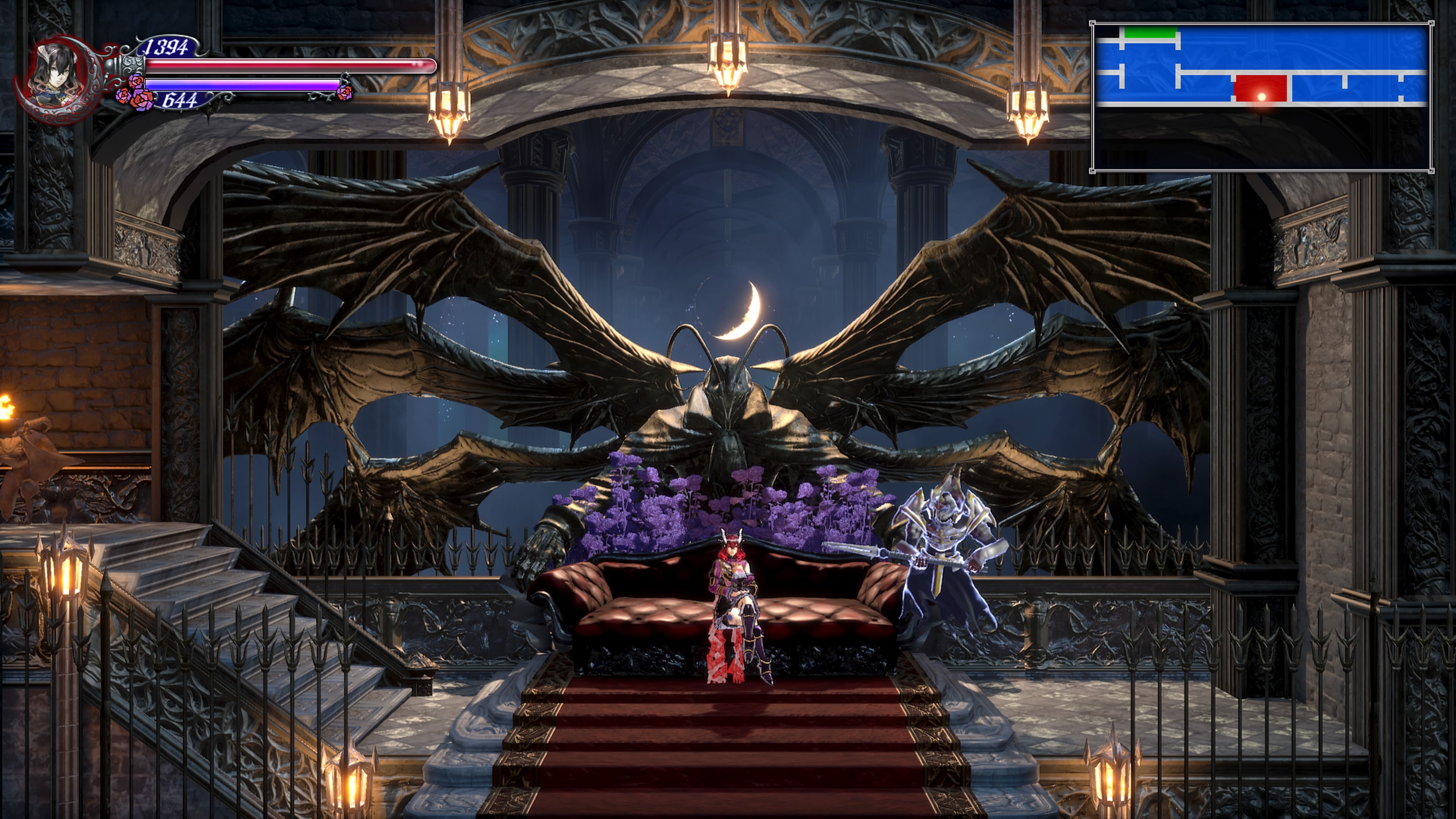The image size is (1456, 819).
Task: Open the castle minimap
Action: (x=1261, y=97)
